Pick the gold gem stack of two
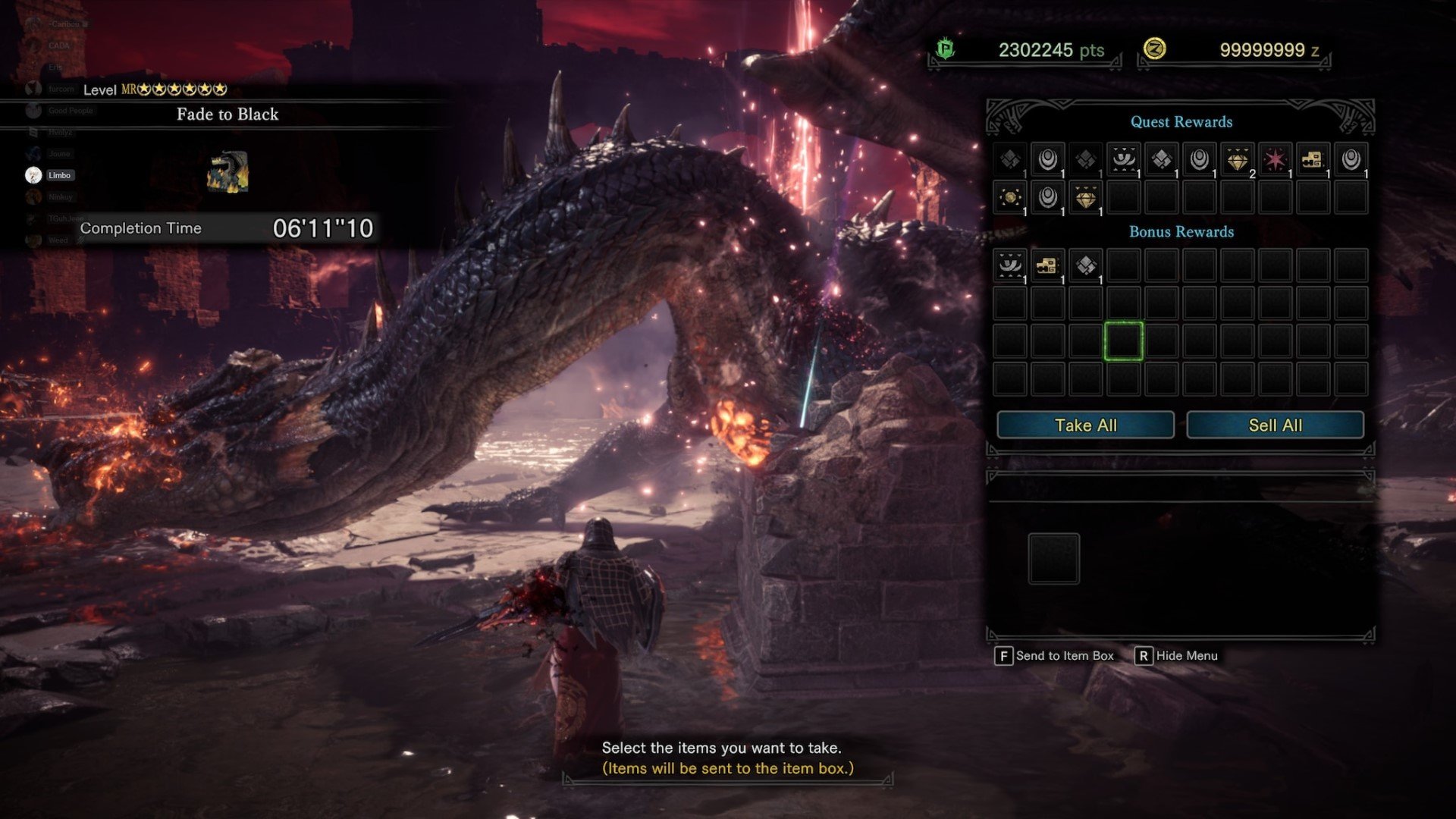Screen dimensions: 1456x819 tap(1237, 160)
